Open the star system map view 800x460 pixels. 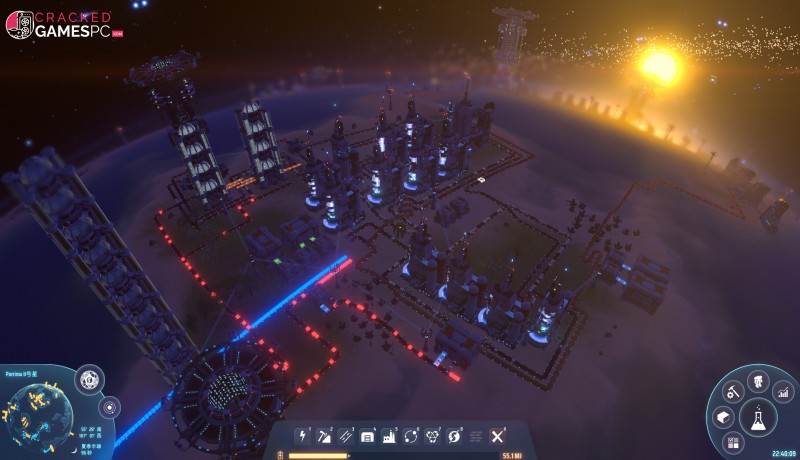(108, 406)
